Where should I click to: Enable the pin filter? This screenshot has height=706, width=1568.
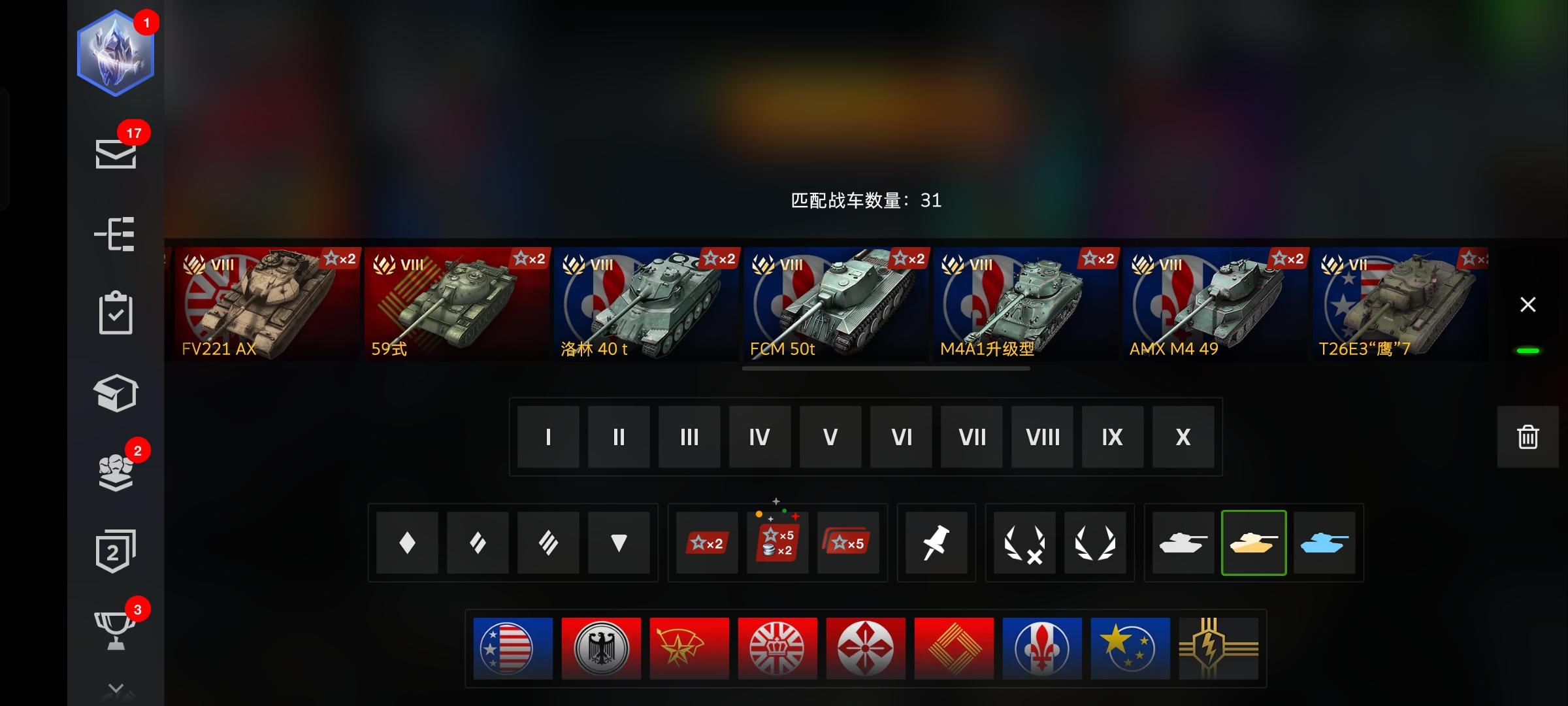click(x=936, y=543)
